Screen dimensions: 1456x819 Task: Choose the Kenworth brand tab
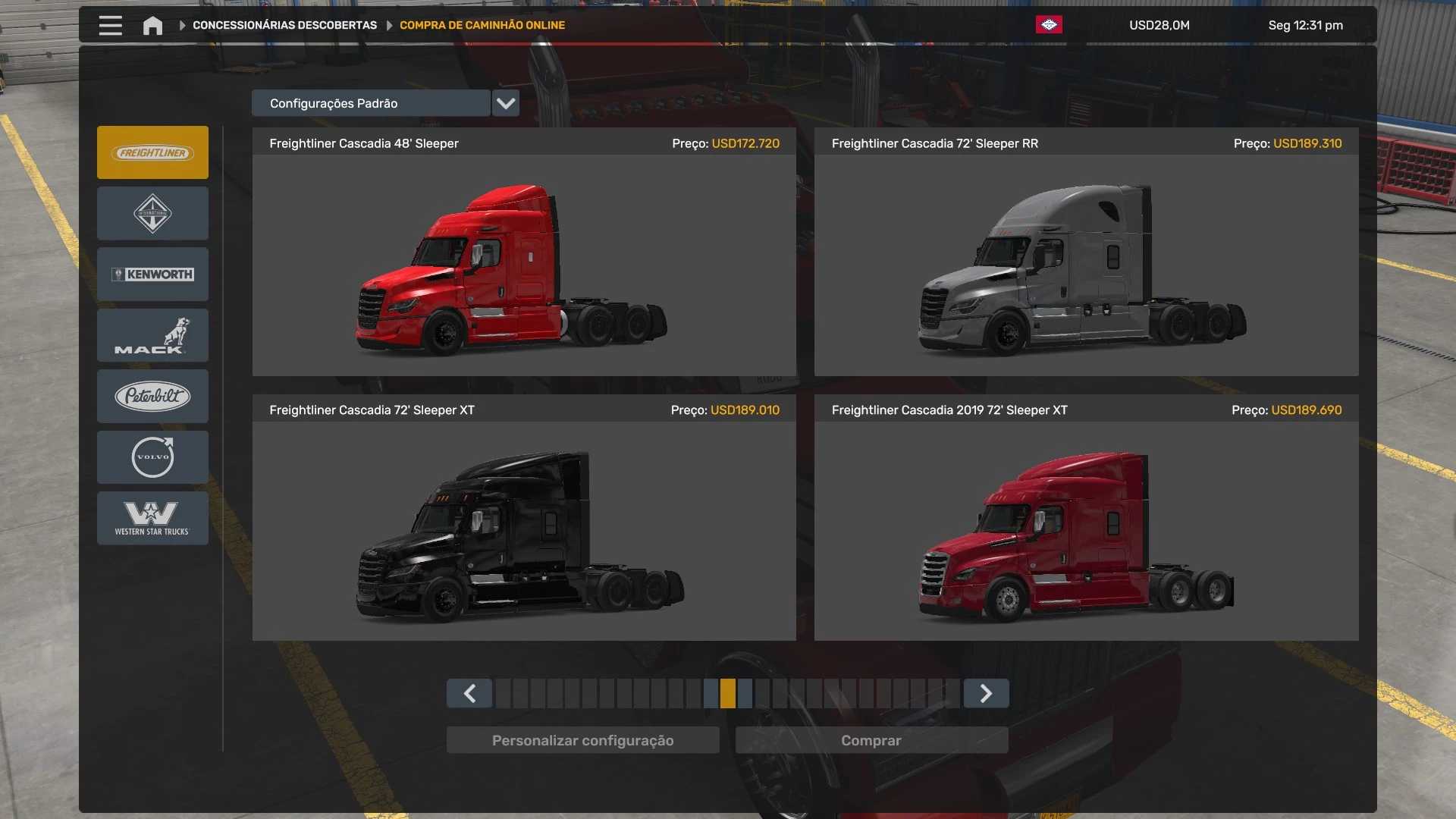(x=152, y=275)
